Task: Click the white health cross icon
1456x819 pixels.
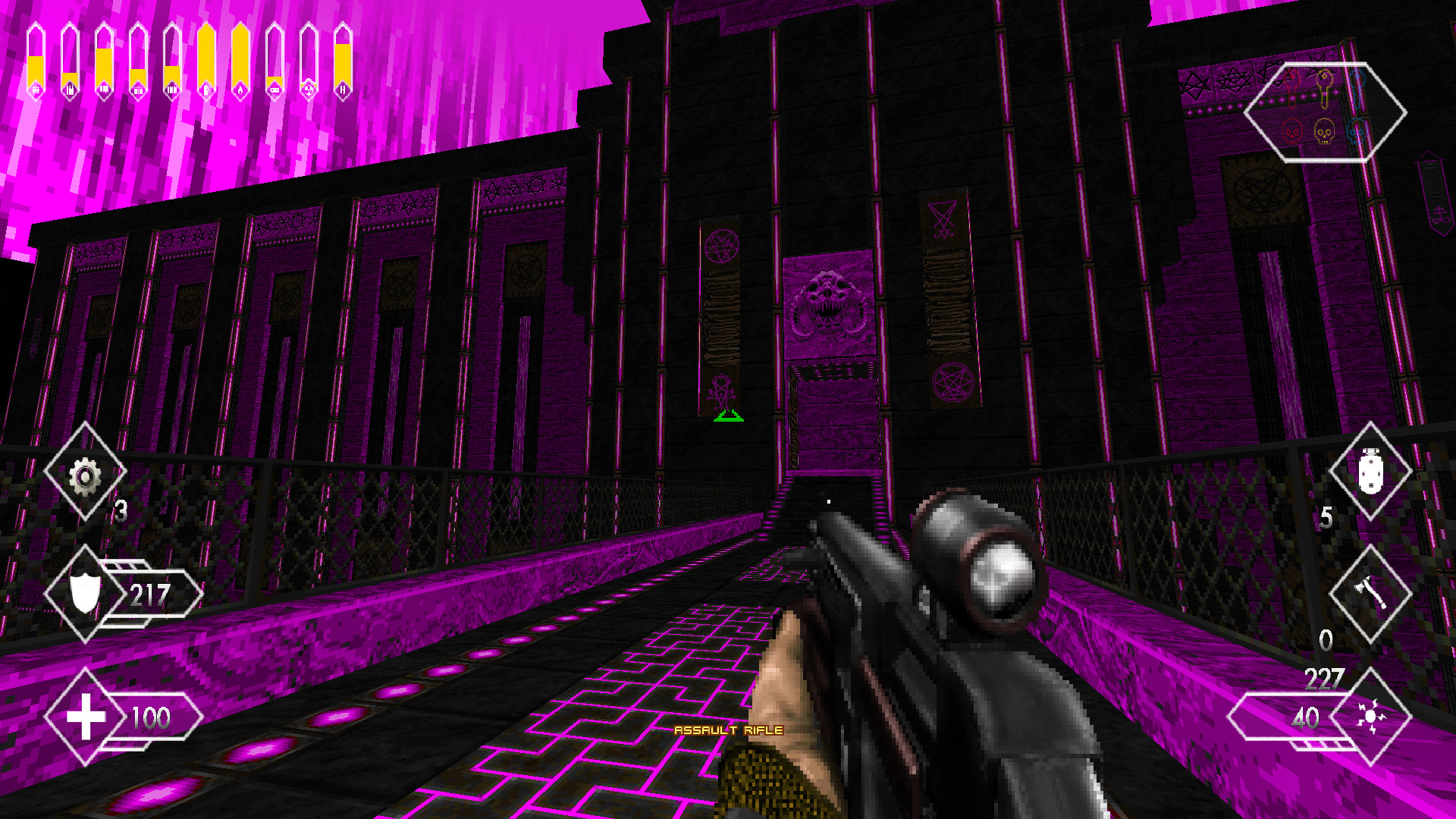Action: coord(86,716)
